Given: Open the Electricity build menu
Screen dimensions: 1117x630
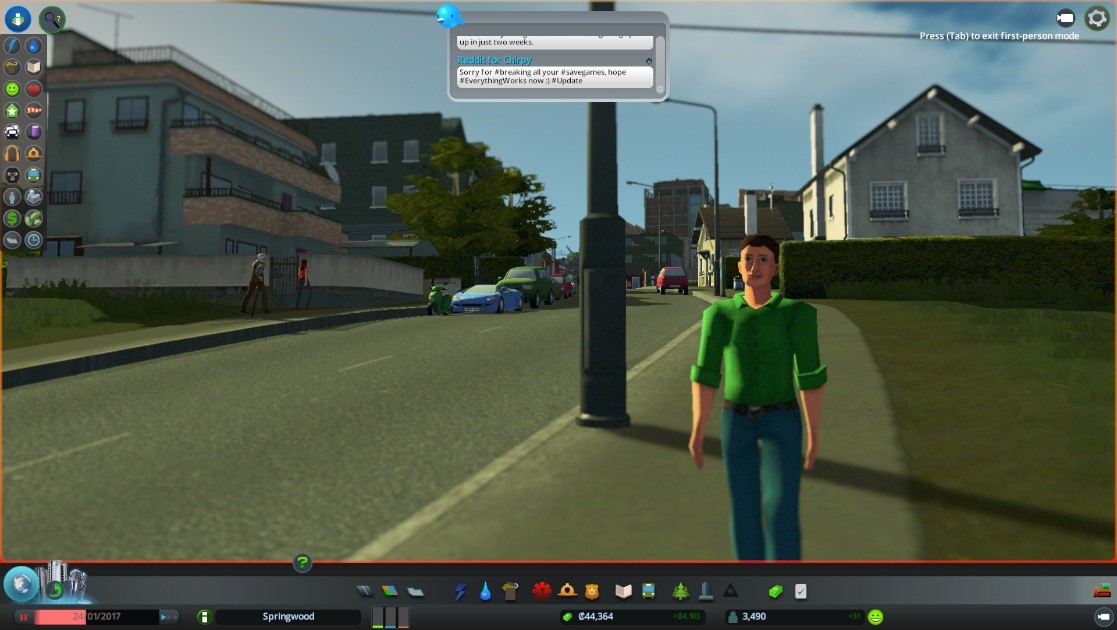Looking at the screenshot, I should coord(460,591).
